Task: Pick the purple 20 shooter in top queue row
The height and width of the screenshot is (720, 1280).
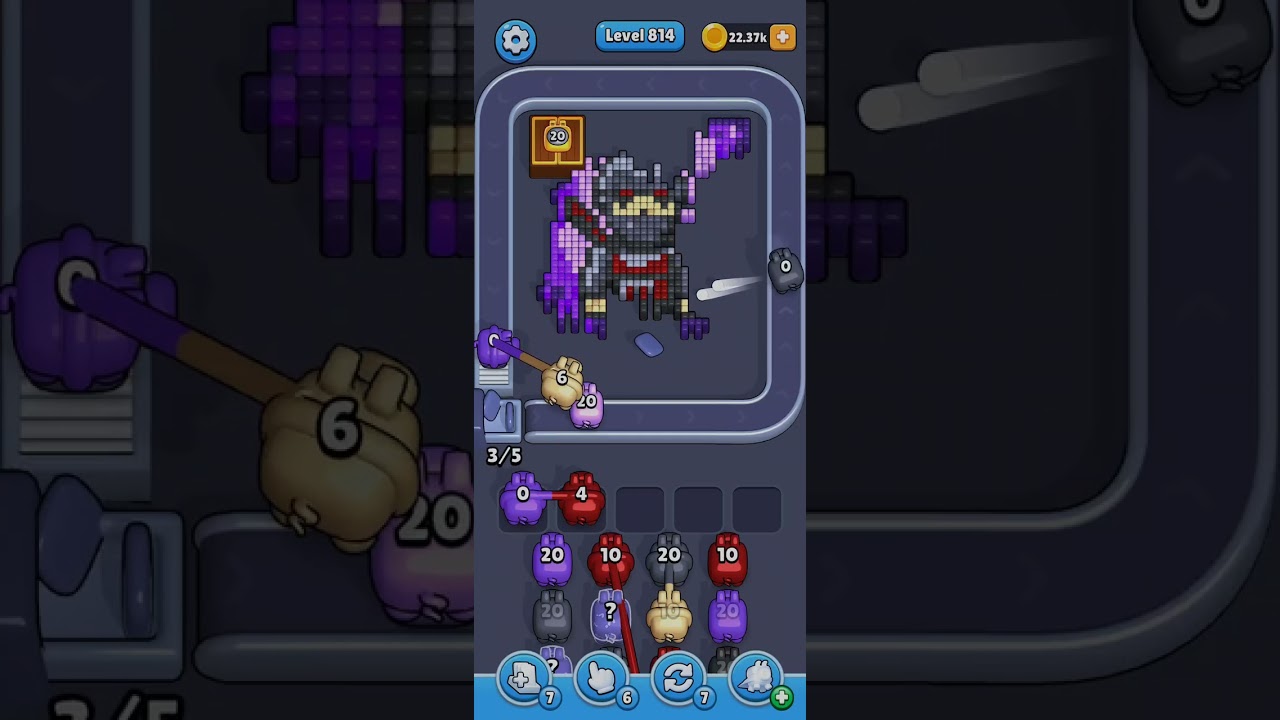Action: tap(552, 560)
